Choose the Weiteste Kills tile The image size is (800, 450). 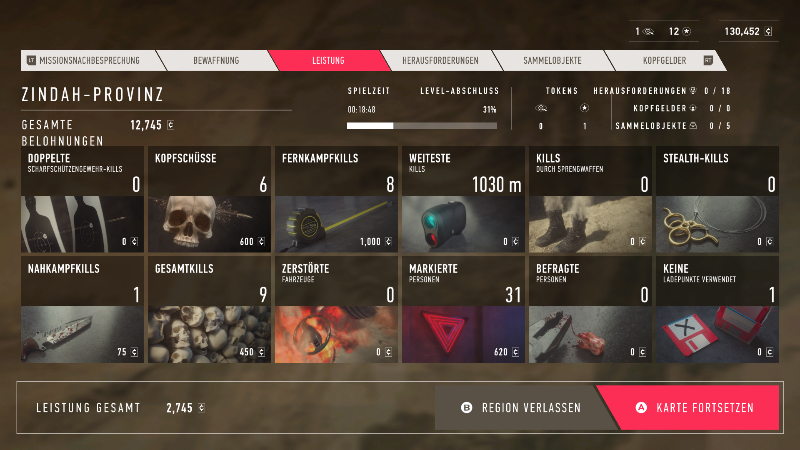pos(463,199)
